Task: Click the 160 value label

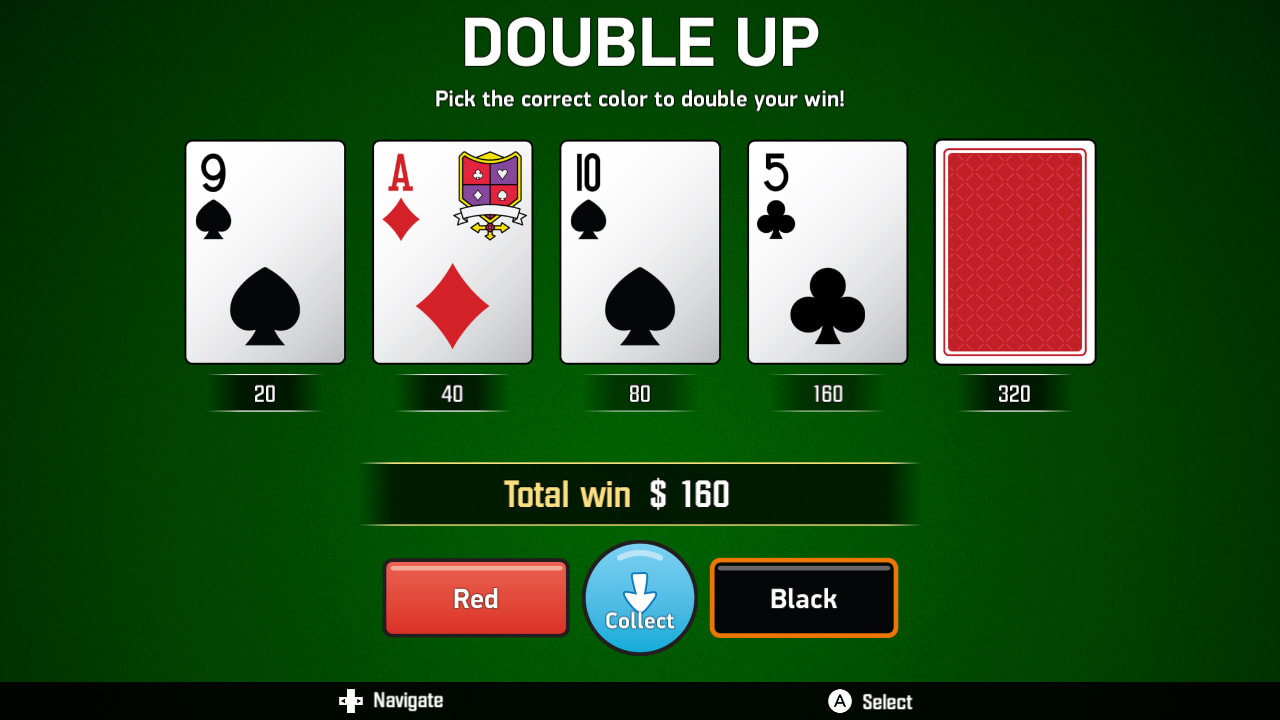Action: [827, 393]
